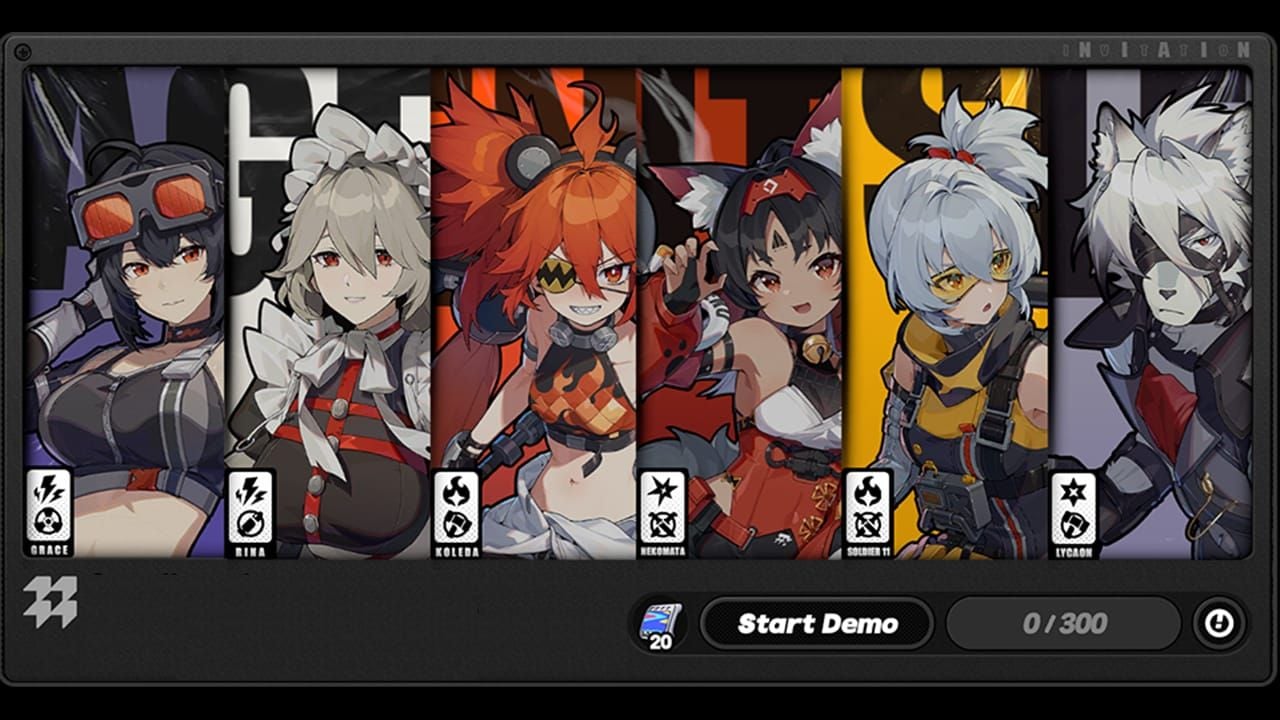The height and width of the screenshot is (720, 1280).
Task: Click the 0/300 progress counter
Action: coord(1064,622)
